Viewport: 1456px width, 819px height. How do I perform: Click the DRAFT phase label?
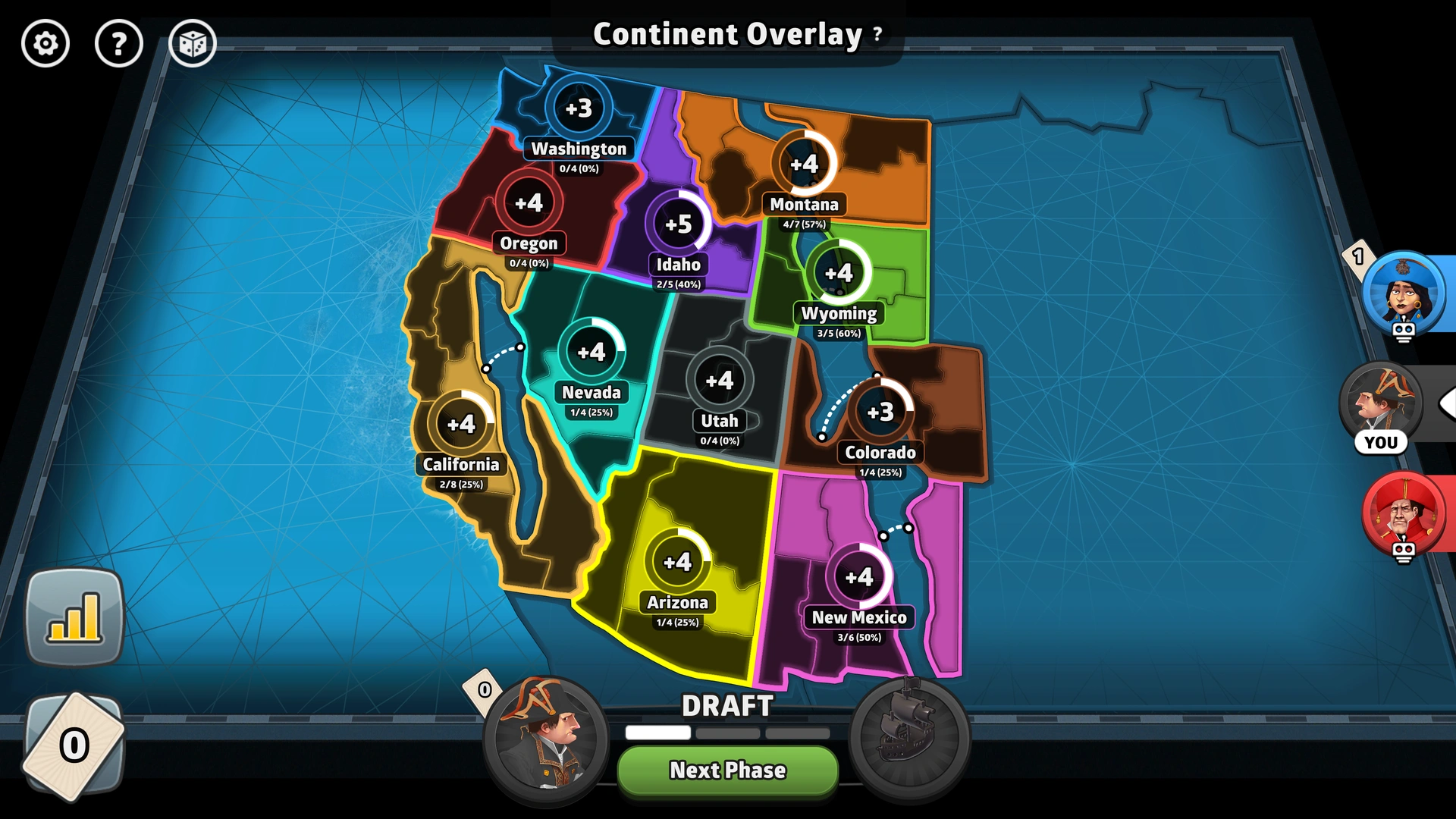(x=726, y=707)
